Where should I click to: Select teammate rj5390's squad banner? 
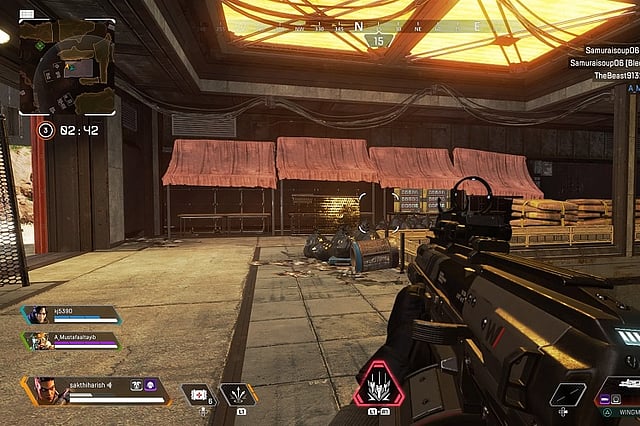70,314
